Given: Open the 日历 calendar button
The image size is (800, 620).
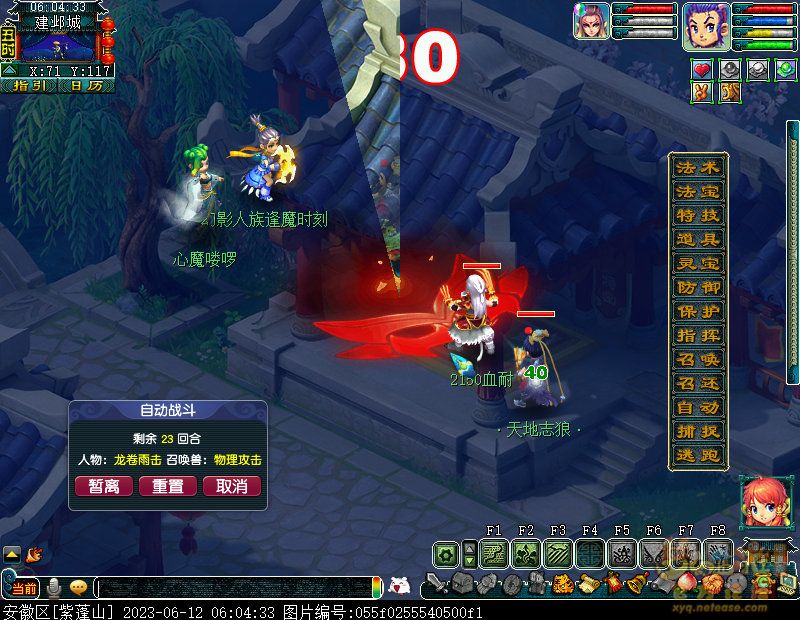Looking at the screenshot, I should (86, 87).
